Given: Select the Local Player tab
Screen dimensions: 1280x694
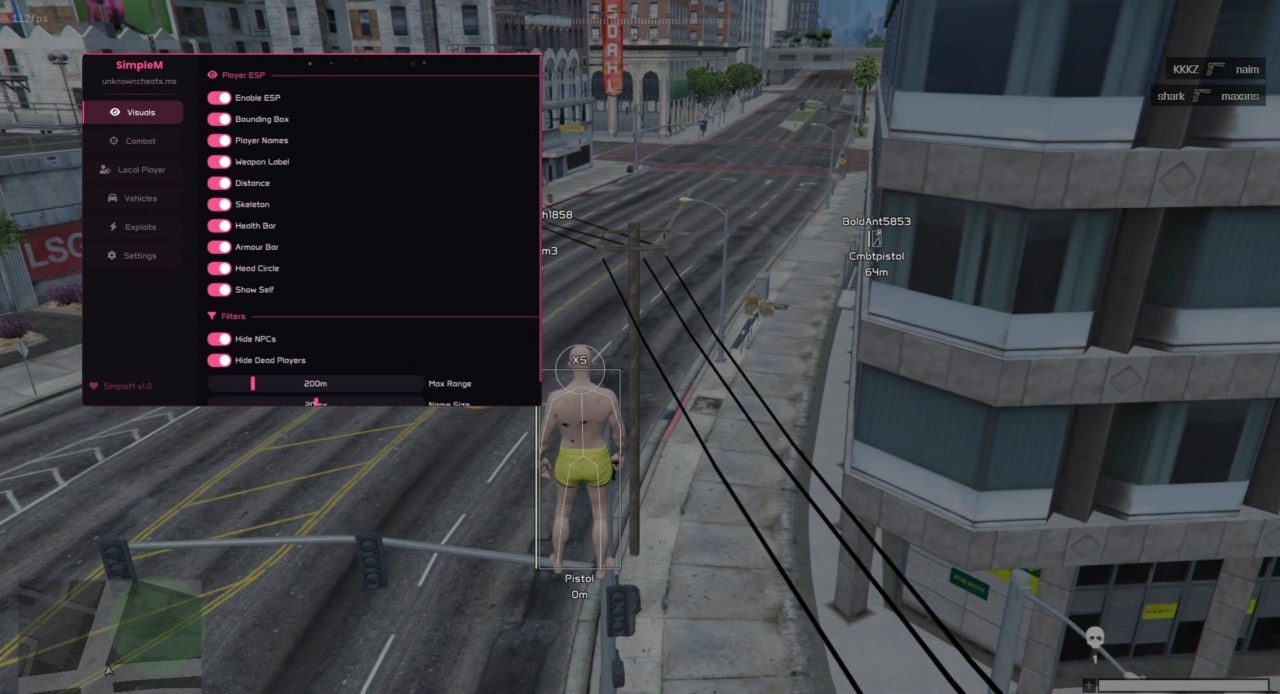Looking at the screenshot, I should 133,170.
